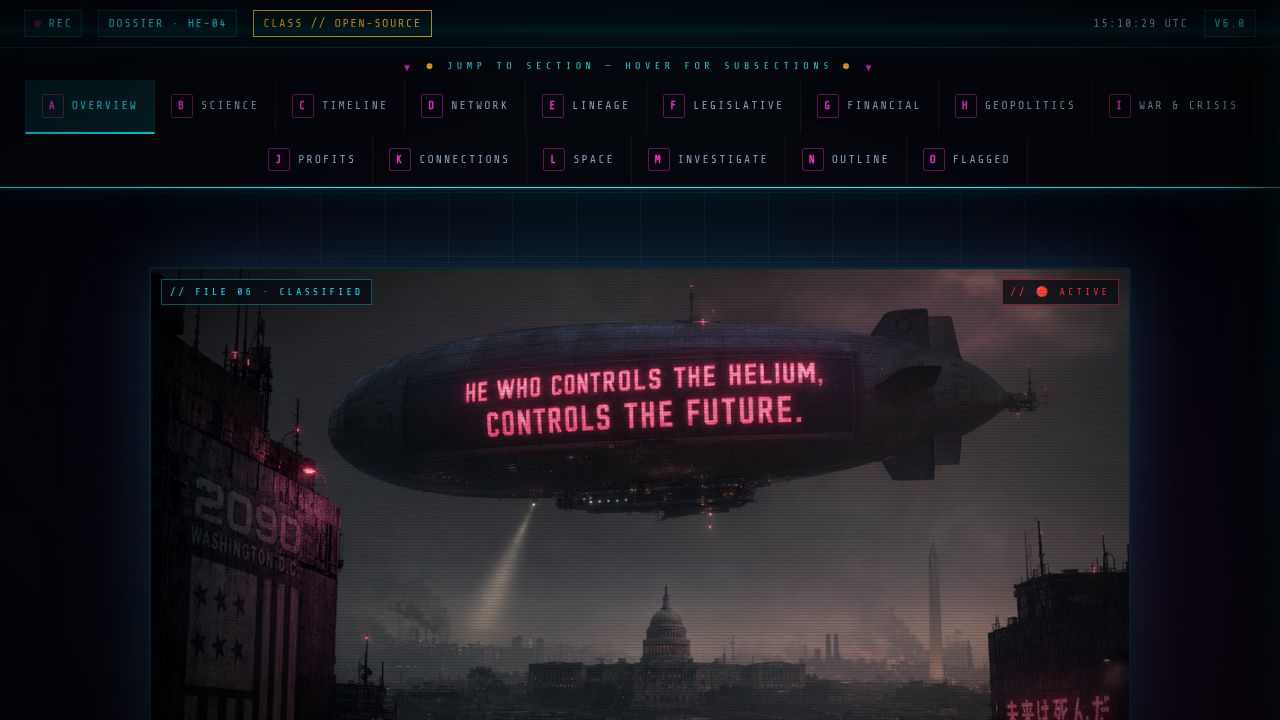Screen dimensions: 1280x720
Task: Click the "L" badge next to Space
Action: [x=553, y=159]
